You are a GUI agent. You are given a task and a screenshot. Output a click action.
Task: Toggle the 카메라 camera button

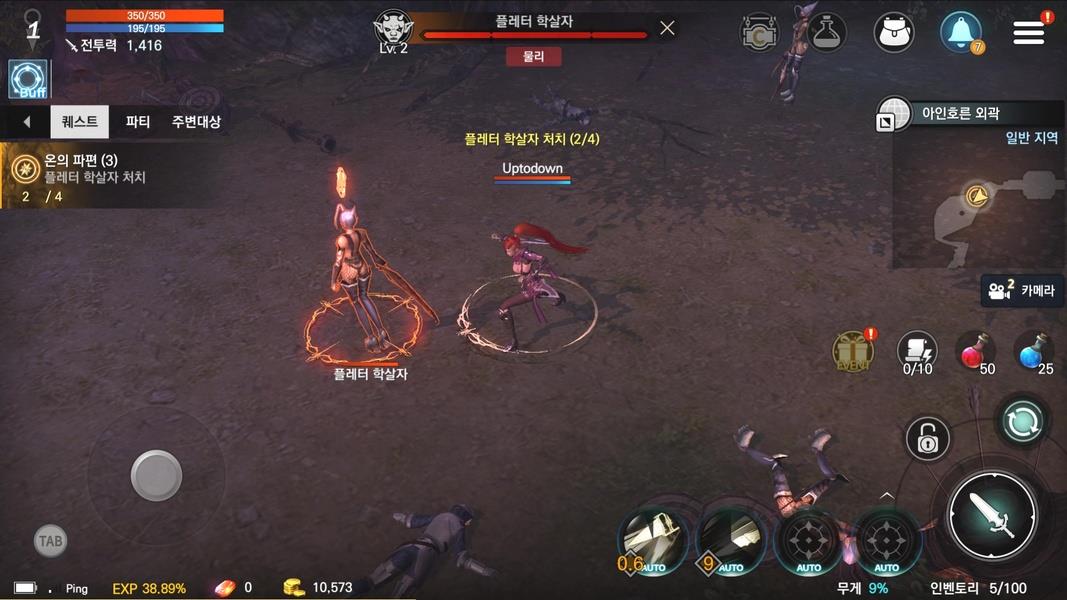tap(1022, 290)
